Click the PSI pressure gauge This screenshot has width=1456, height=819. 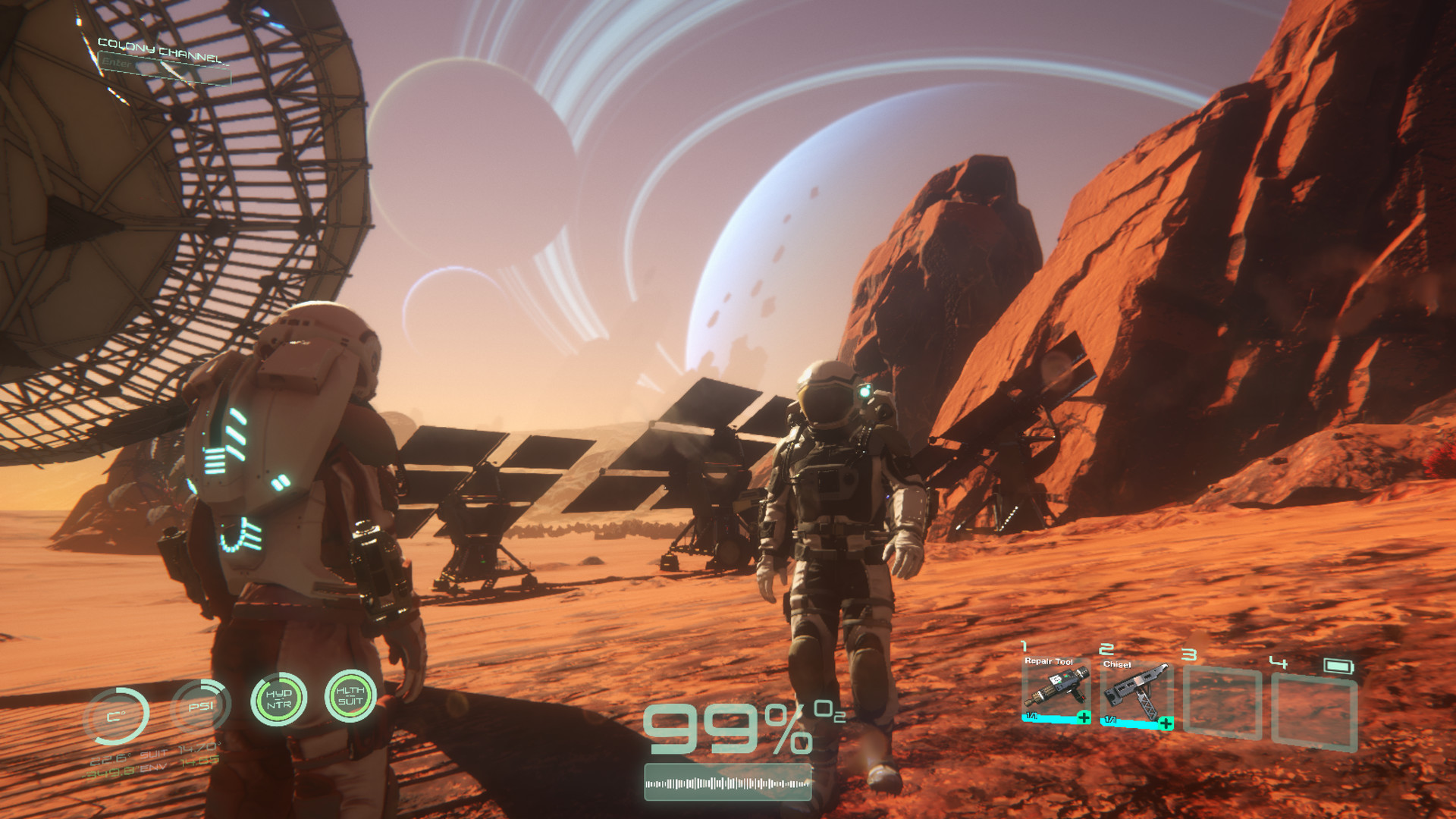pyautogui.click(x=200, y=706)
